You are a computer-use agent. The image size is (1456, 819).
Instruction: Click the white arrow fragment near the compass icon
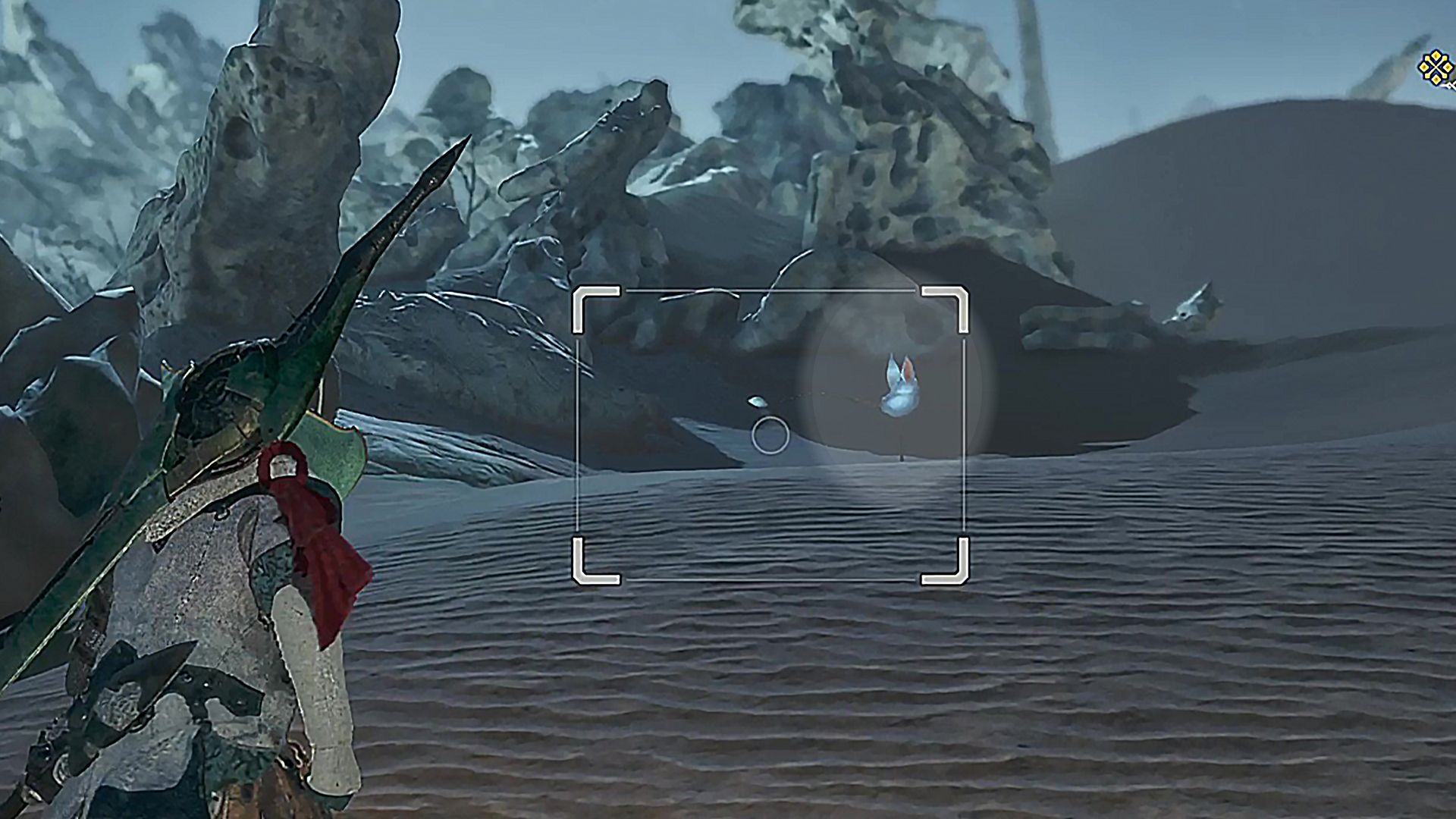1451,85
